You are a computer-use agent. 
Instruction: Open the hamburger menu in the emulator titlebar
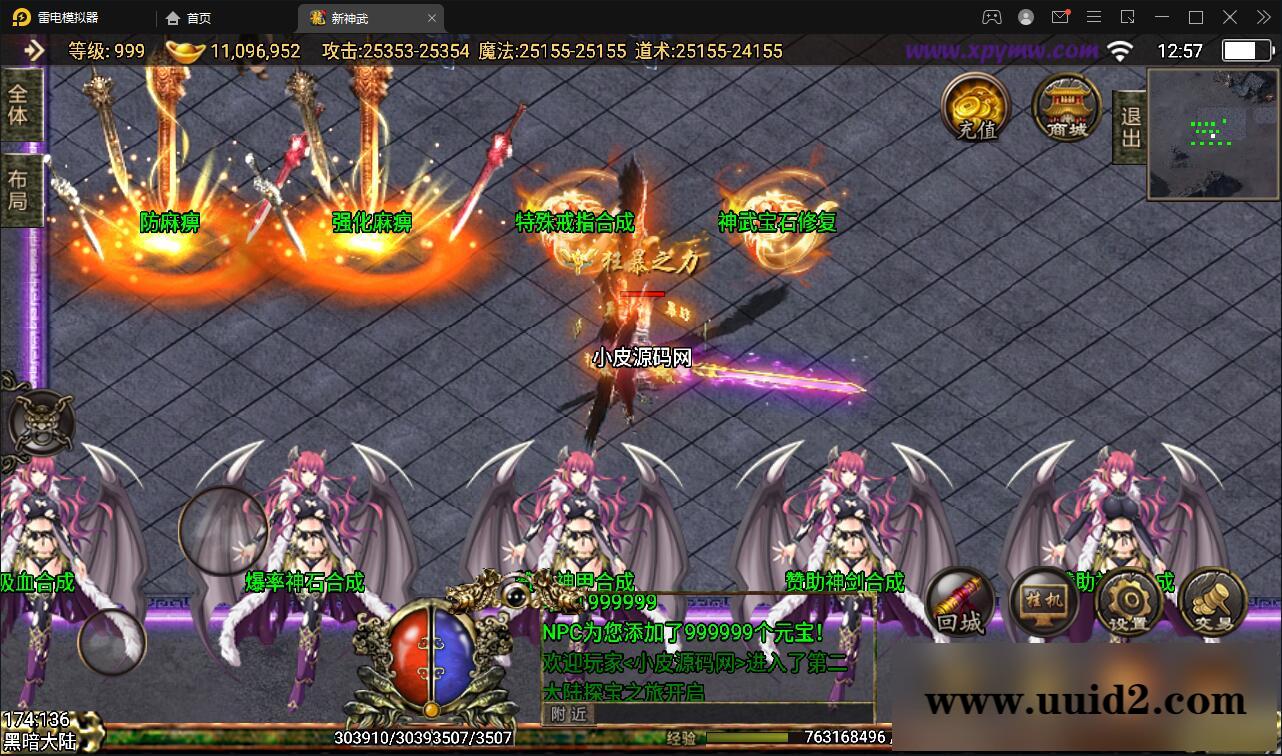click(x=1094, y=17)
